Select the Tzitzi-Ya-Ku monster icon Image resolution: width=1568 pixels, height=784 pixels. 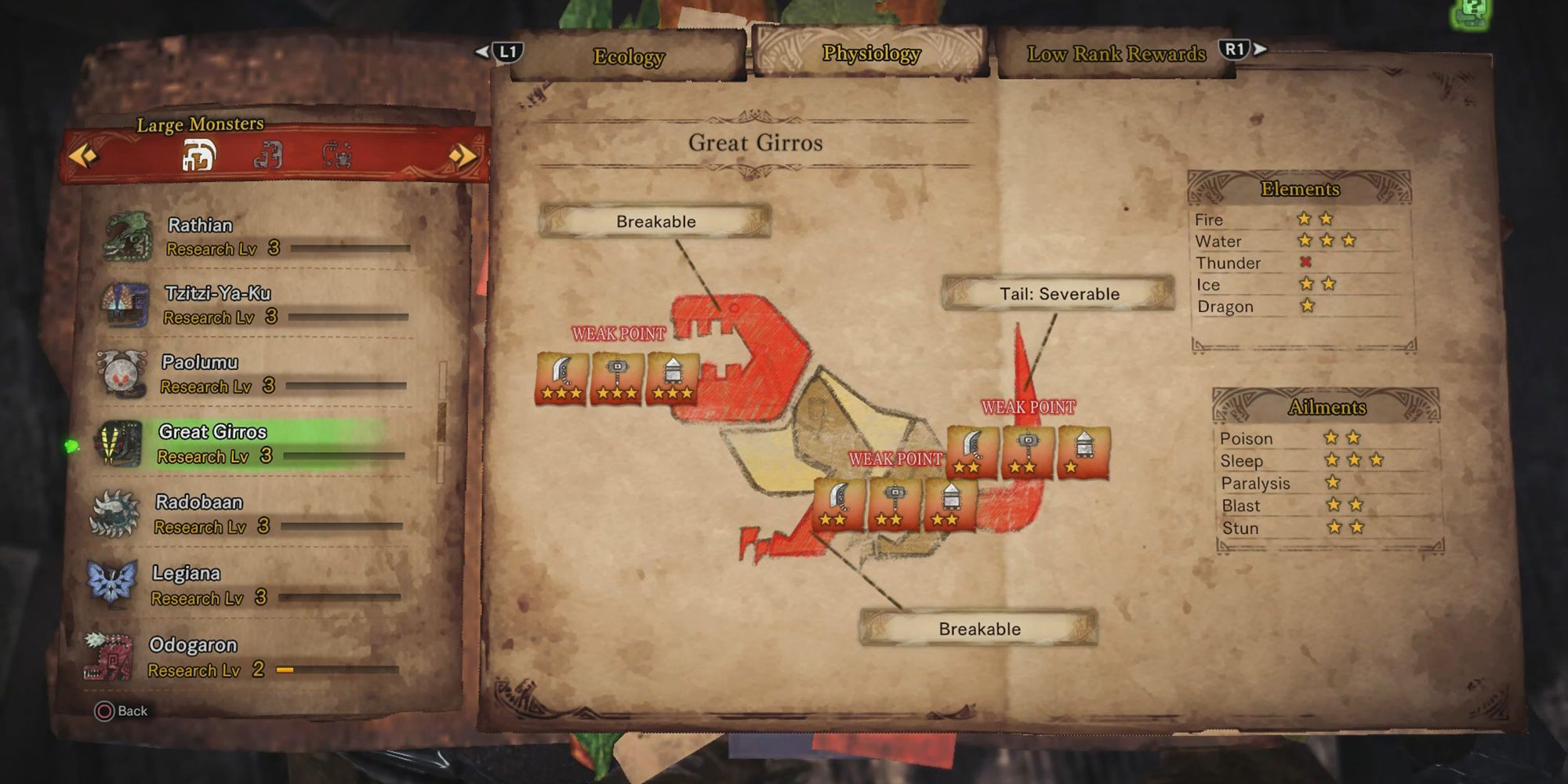tap(125, 304)
